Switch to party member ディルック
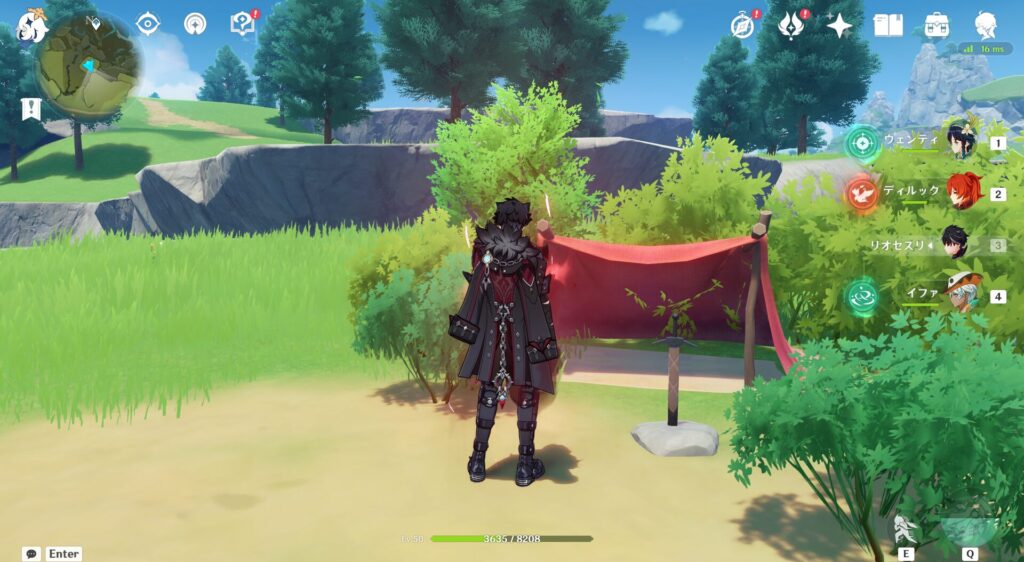Image resolution: width=1024 pixels, height=562 pixels. (x=965, y=192)
